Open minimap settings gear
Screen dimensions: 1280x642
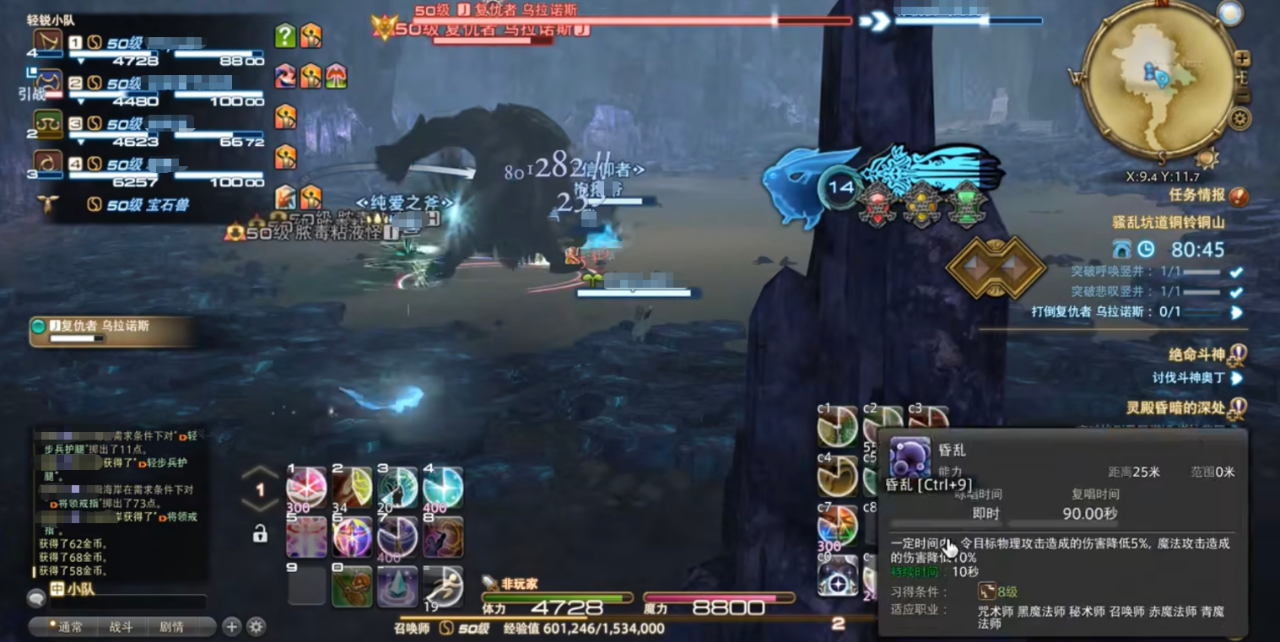[1240, 119]
